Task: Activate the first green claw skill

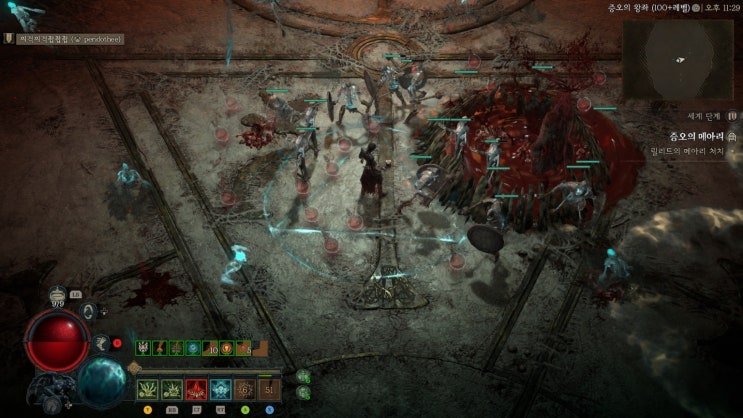Action: (x=149, y=388)
